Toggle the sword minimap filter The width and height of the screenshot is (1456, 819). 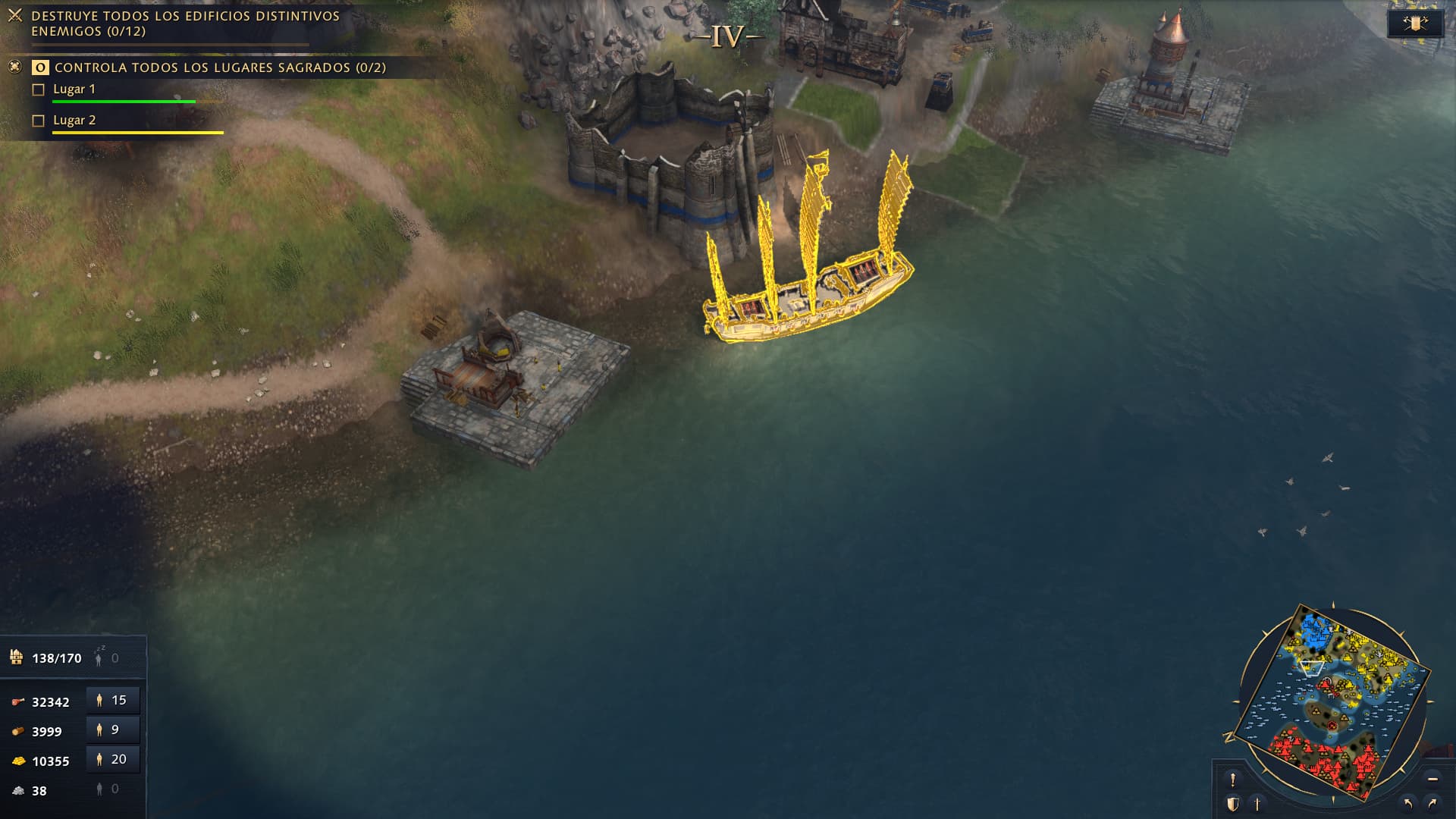tap(1257, 803)
